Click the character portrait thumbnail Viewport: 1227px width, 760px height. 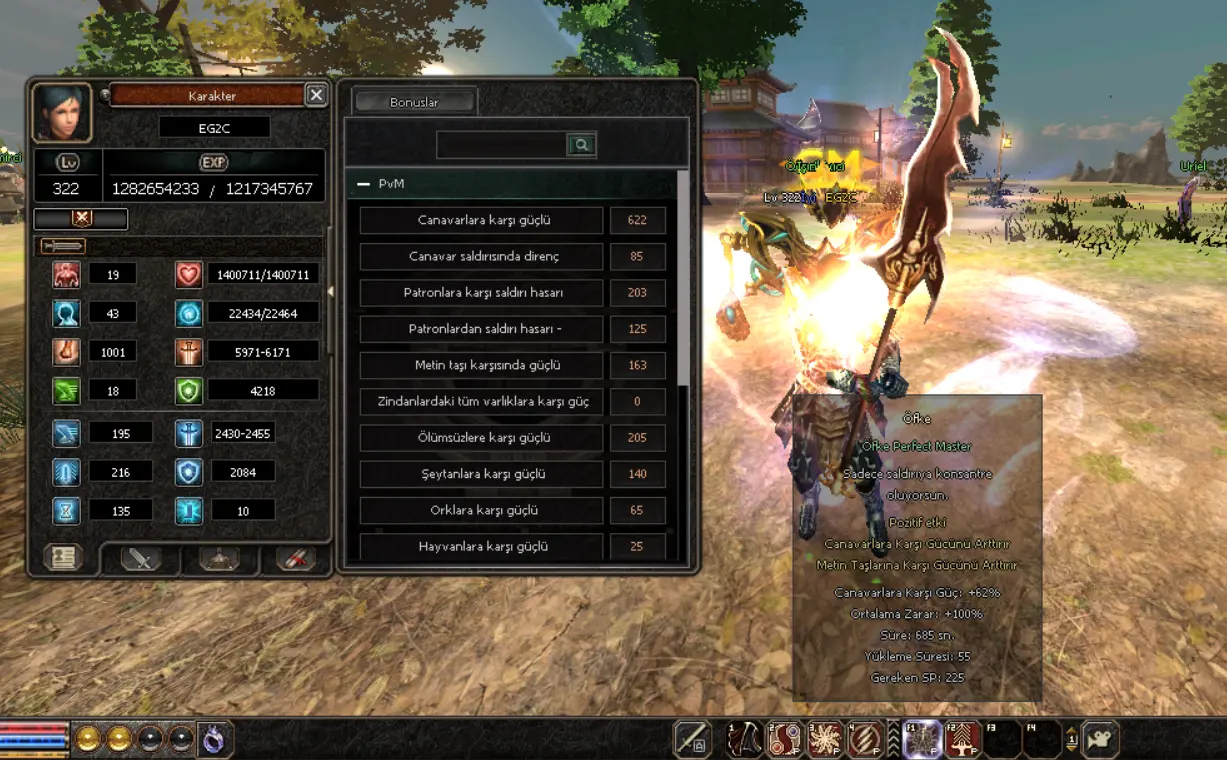click(62, 112)
